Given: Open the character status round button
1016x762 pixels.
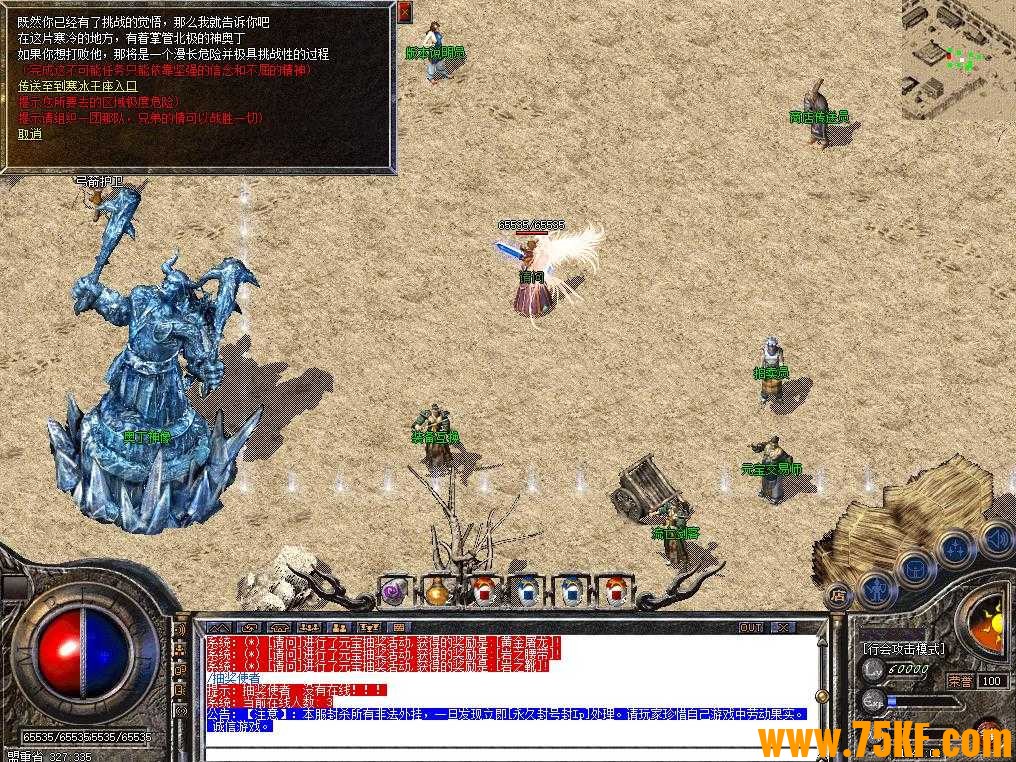Looking at the screenshot, I should (877, 588).
